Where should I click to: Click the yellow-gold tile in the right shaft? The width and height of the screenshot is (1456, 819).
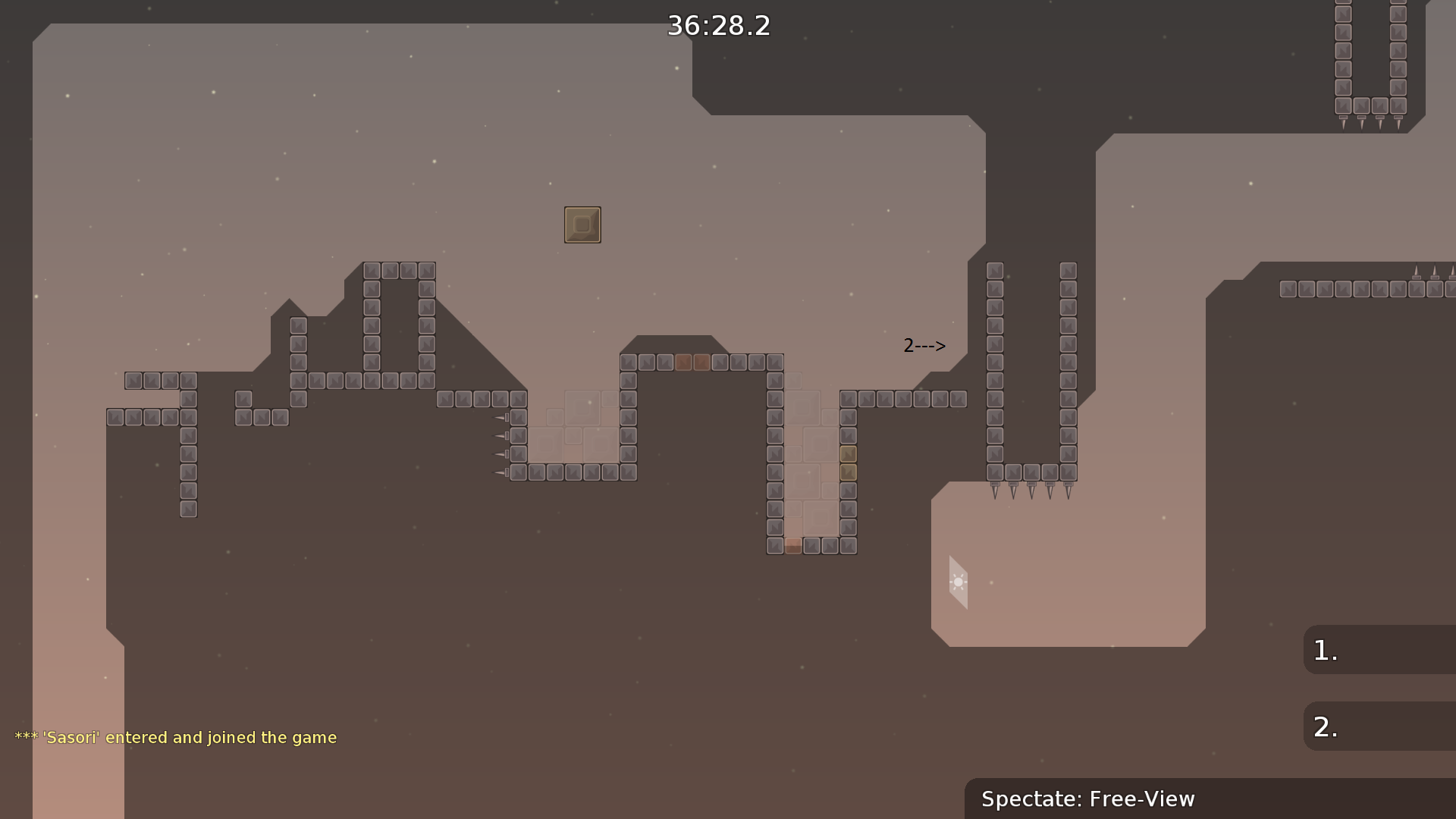[x=849, y=453]
